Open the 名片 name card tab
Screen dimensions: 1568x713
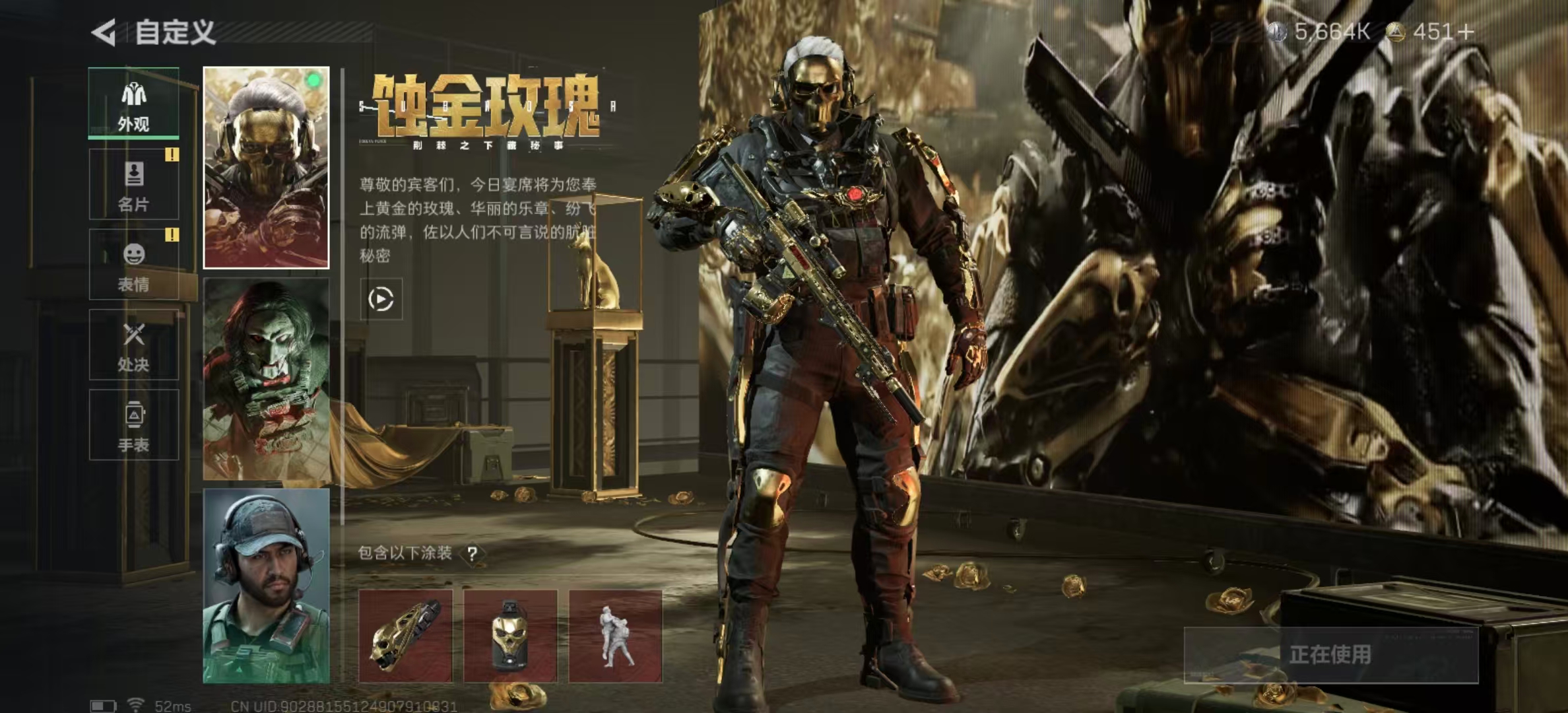click(x=133, y=184)
